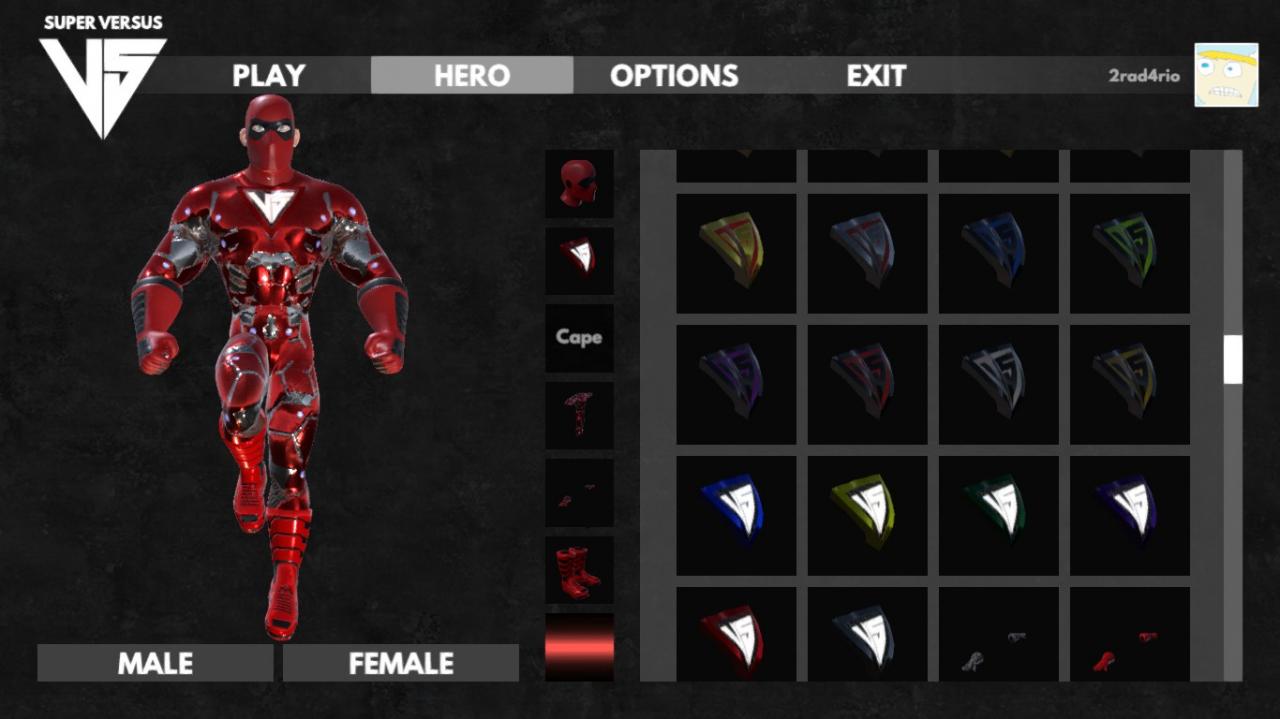The width and height of the screenshot is (1280, 719).
Task: Choose EXIT from the top menu
Action: tap(876, 76)
